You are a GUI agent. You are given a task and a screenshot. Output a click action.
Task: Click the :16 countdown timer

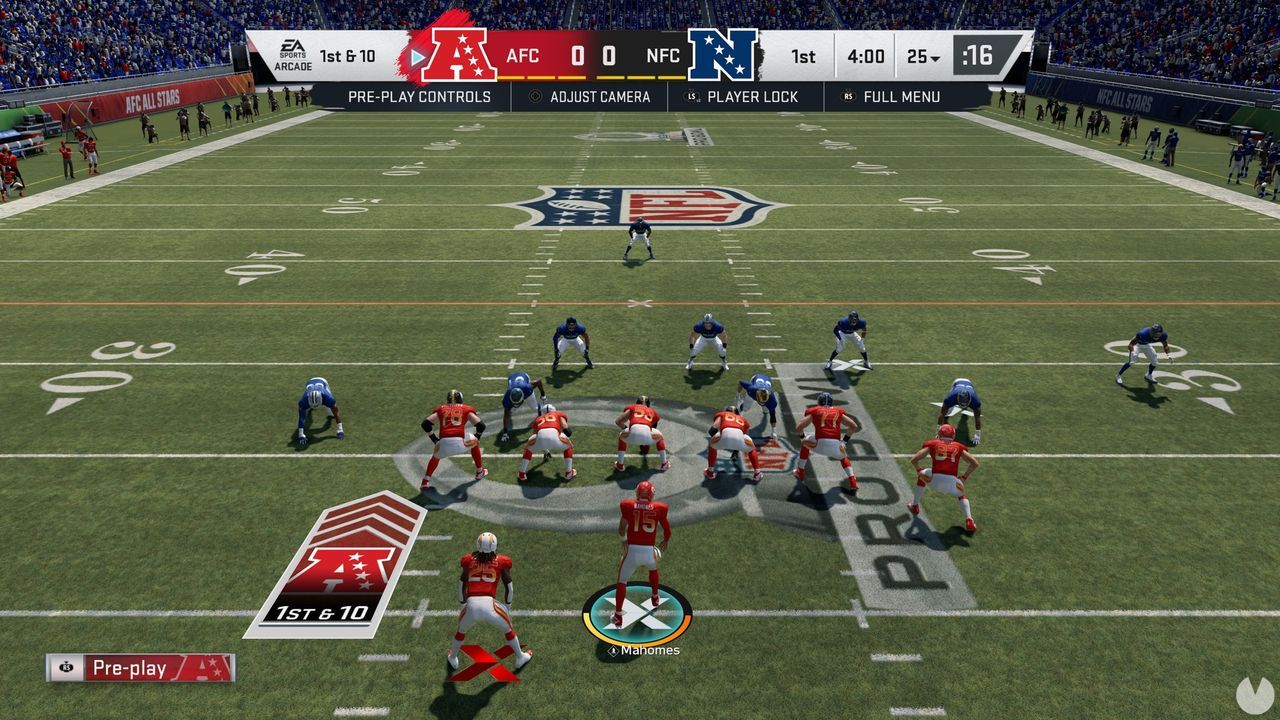click(979, 56)
